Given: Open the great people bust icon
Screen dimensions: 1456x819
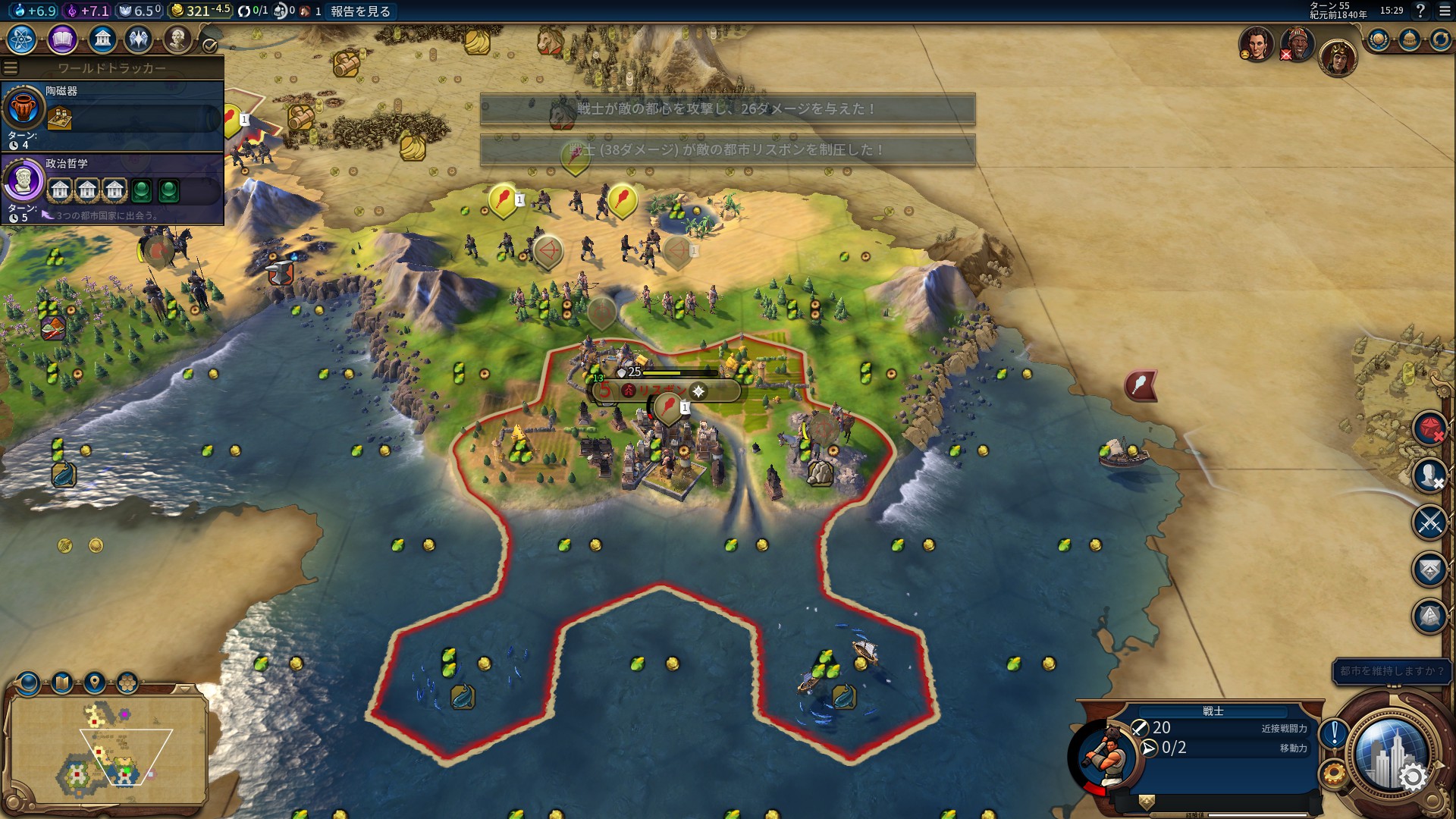Looking at the screenshot, I should [x=177, y=39].
